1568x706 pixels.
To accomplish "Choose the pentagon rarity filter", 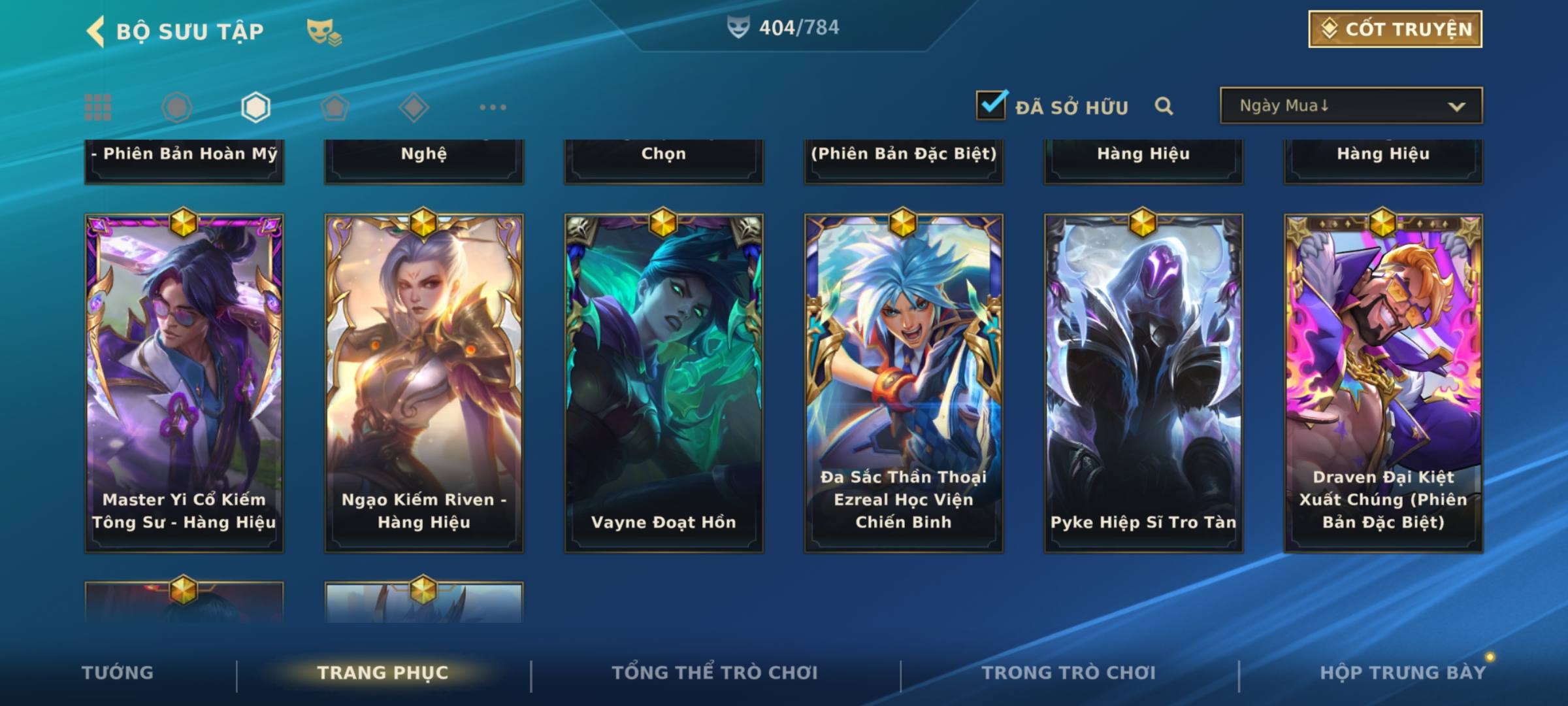I will (x=335, y=107).
